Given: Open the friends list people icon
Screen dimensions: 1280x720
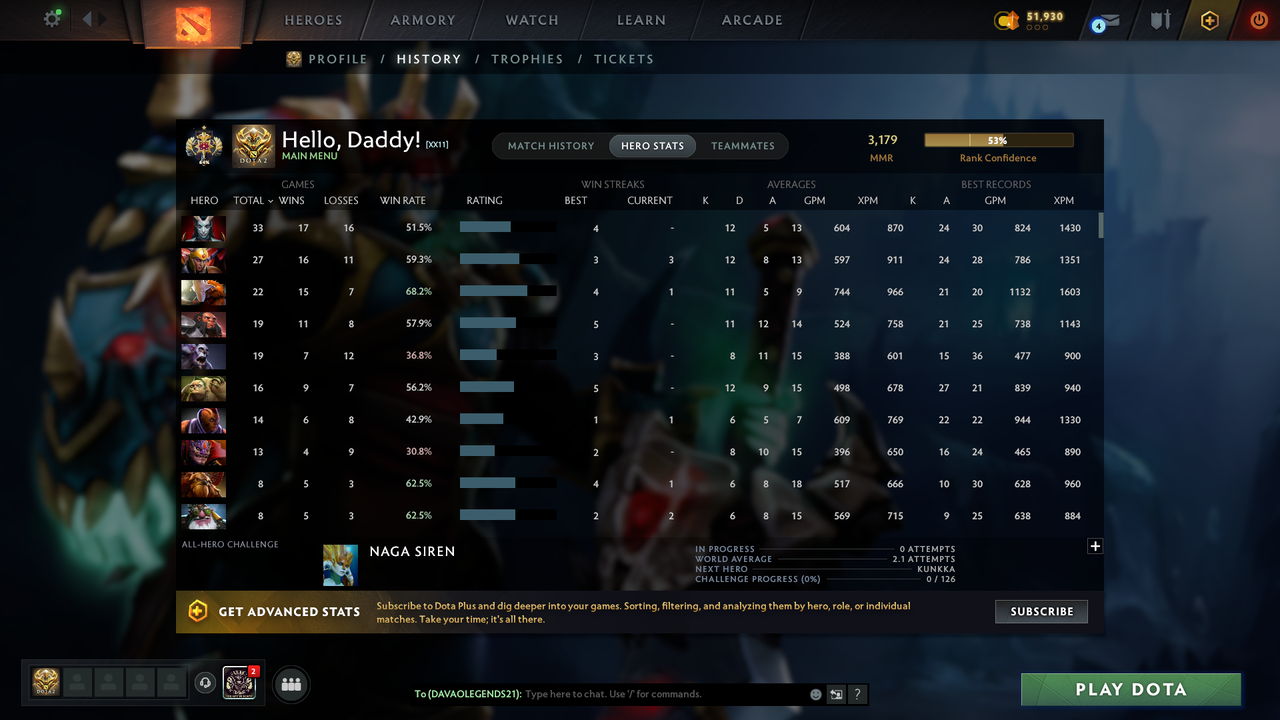Looking at the screenshot, I should (290, 684).
